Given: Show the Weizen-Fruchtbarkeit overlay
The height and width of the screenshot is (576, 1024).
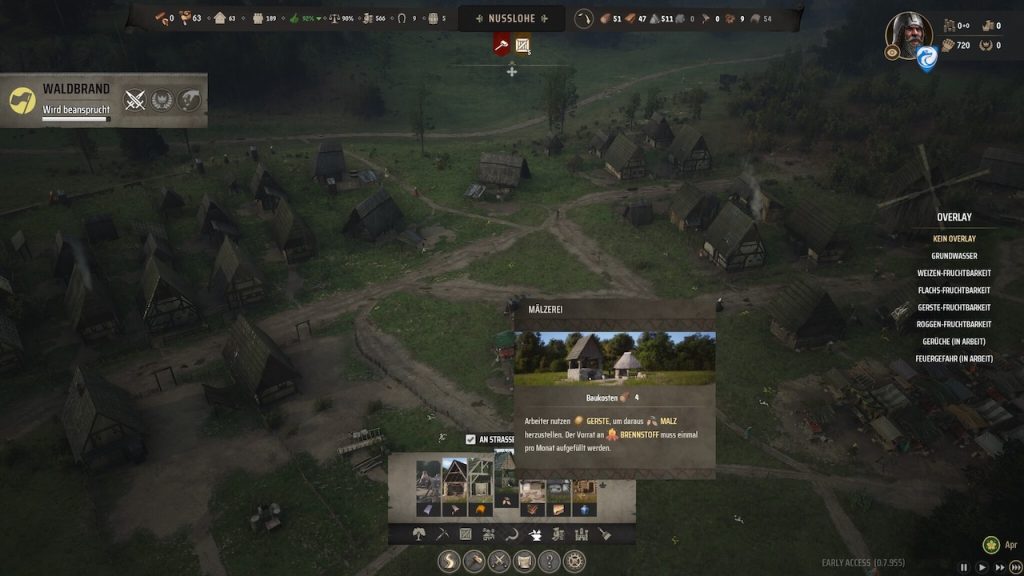Looking at the screenshot, I should (x=953, y=273).
